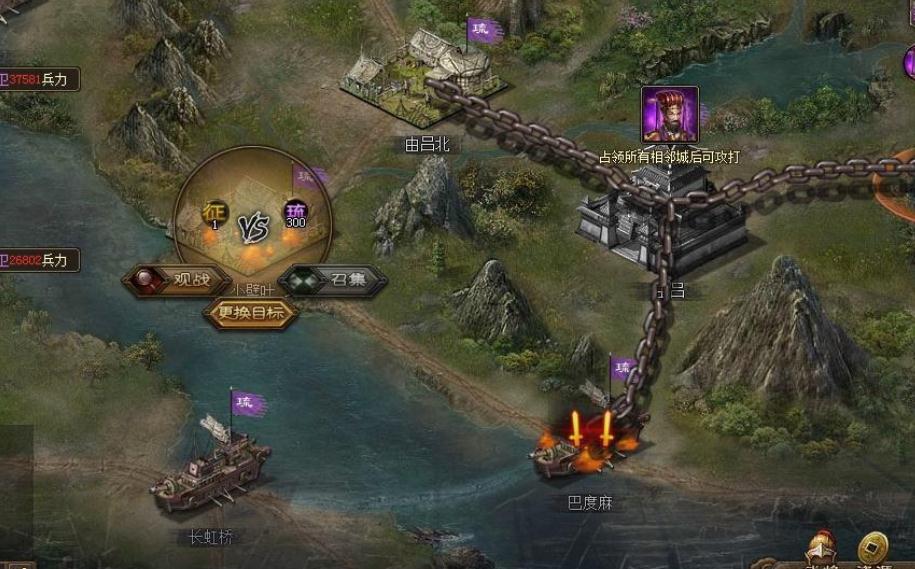Click the 观战 spectate battle button

click(177, 281)
